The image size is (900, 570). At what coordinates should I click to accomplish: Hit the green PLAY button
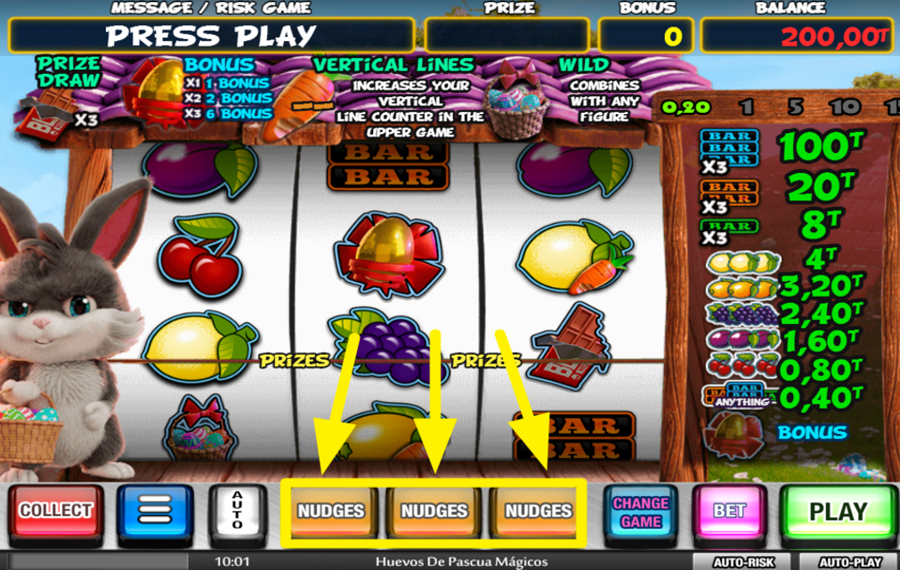click(838, 512)
